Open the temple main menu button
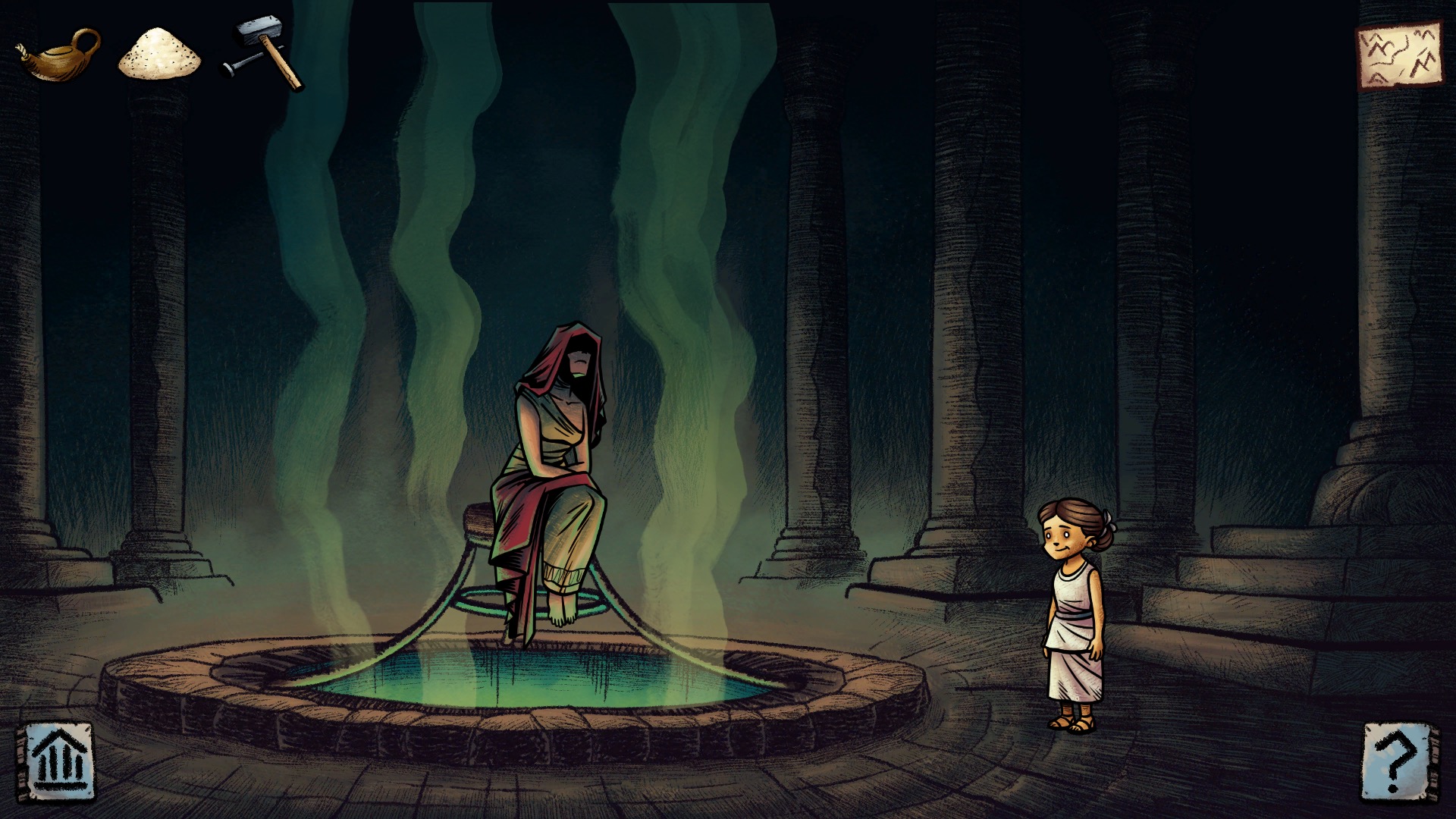Viewport: 1456px width, 819px height. tap(61, 761)
